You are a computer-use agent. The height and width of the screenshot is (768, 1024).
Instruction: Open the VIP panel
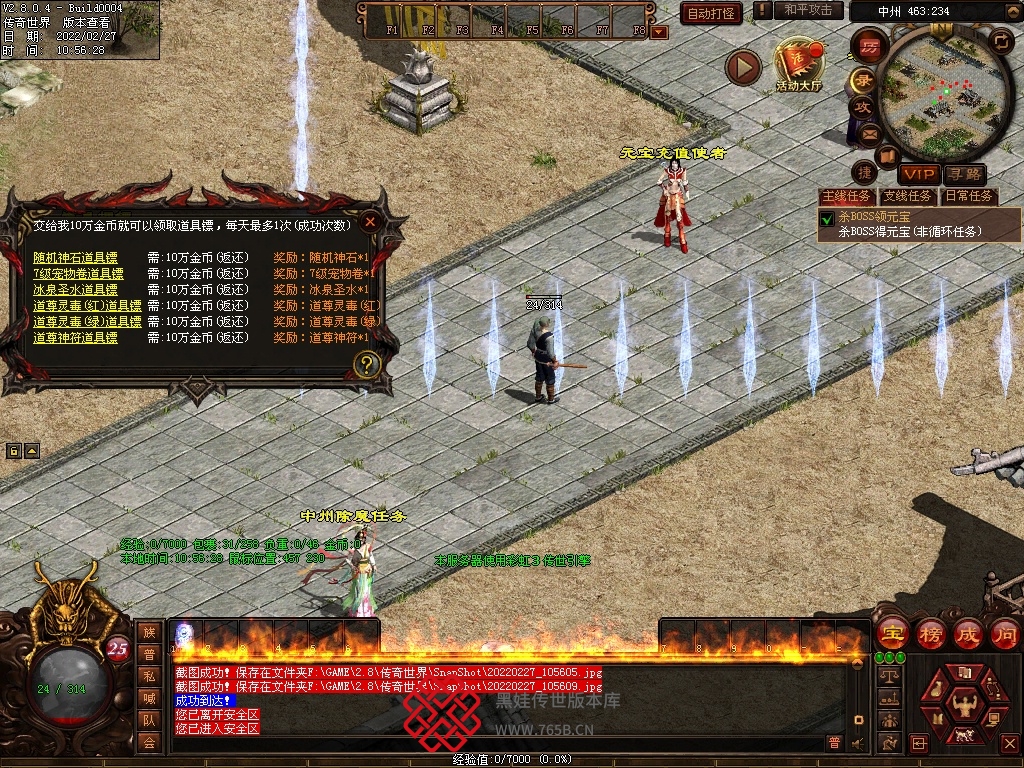(x=917, y=174)
